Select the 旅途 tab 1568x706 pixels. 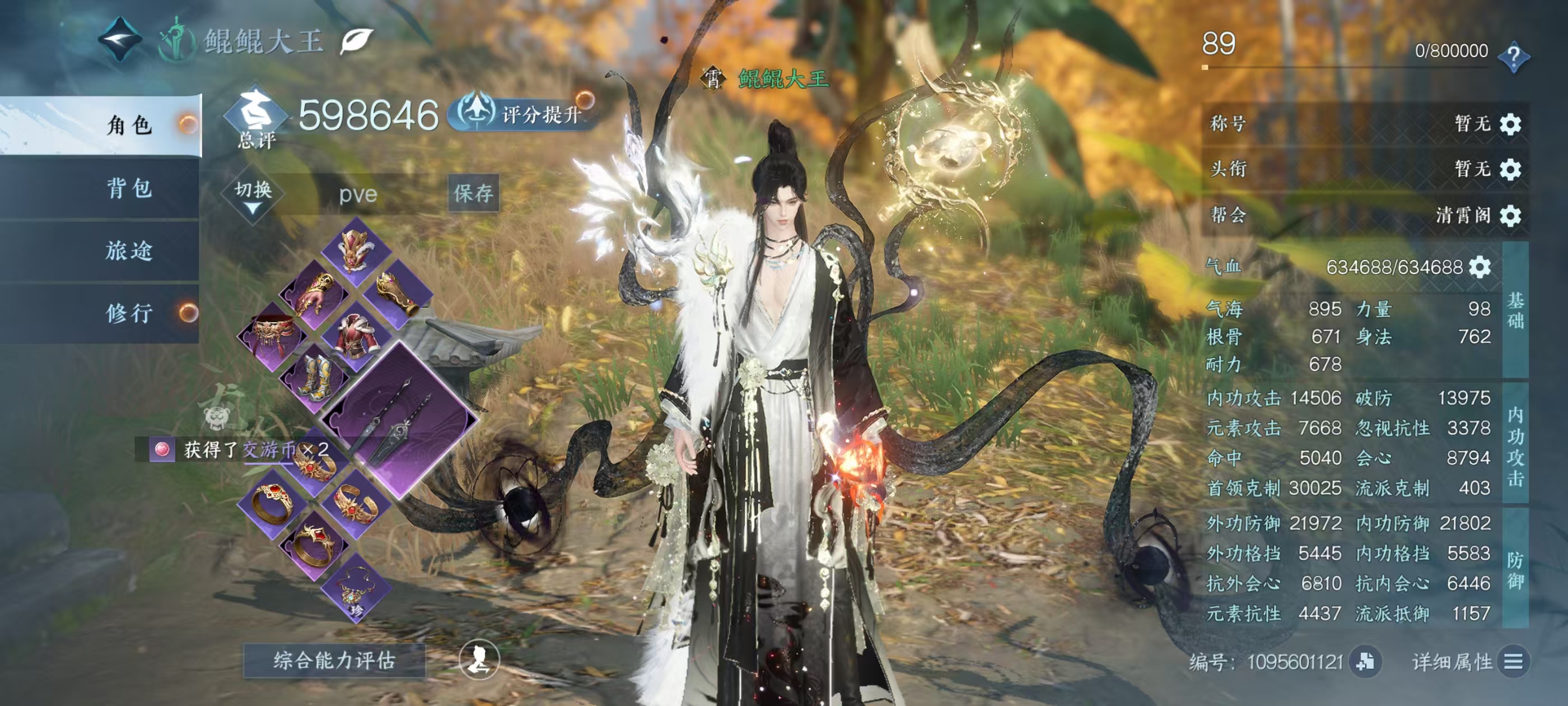[129, 250]
